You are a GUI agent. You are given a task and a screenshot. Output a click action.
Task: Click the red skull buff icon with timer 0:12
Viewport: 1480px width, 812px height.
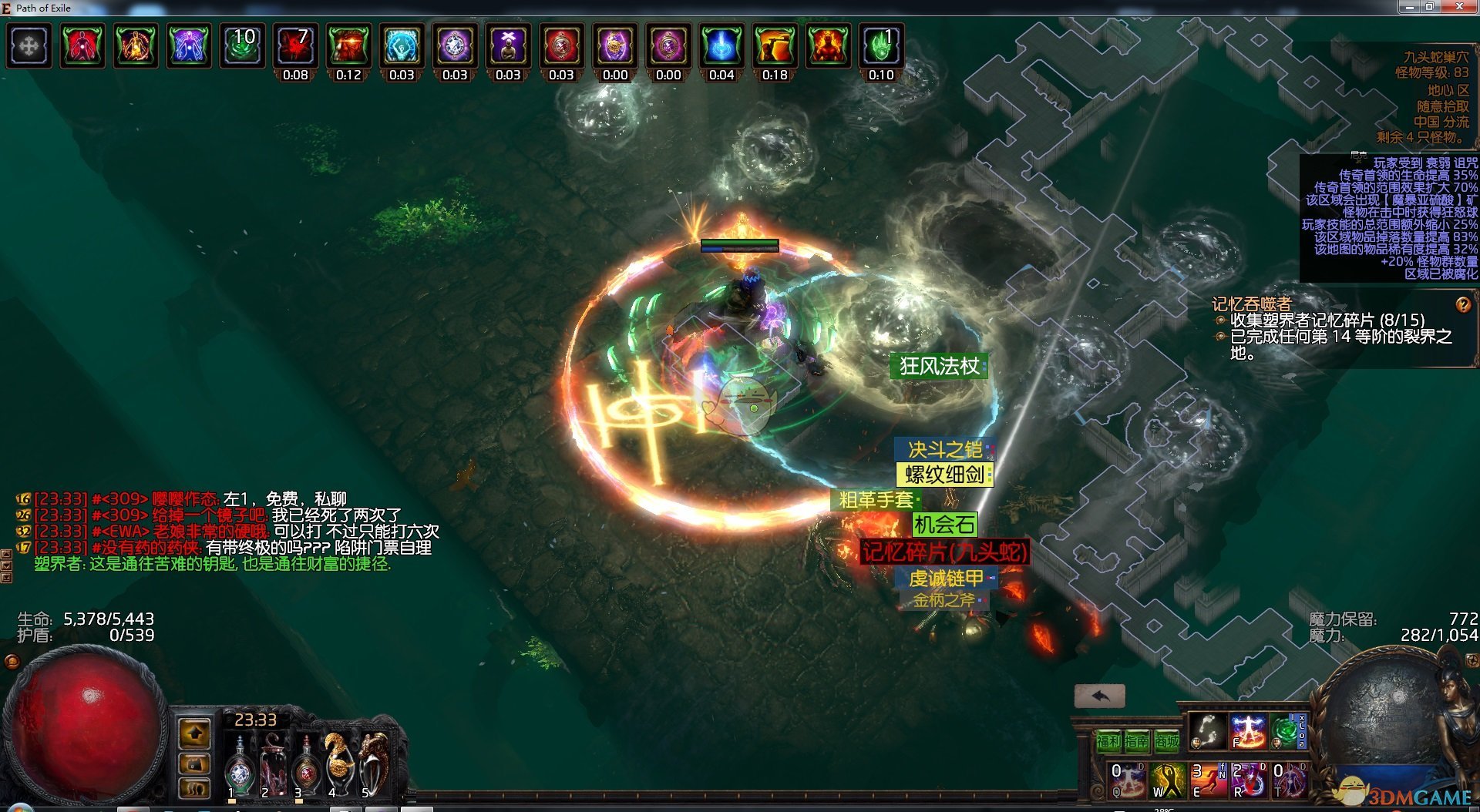coord(348,45)
